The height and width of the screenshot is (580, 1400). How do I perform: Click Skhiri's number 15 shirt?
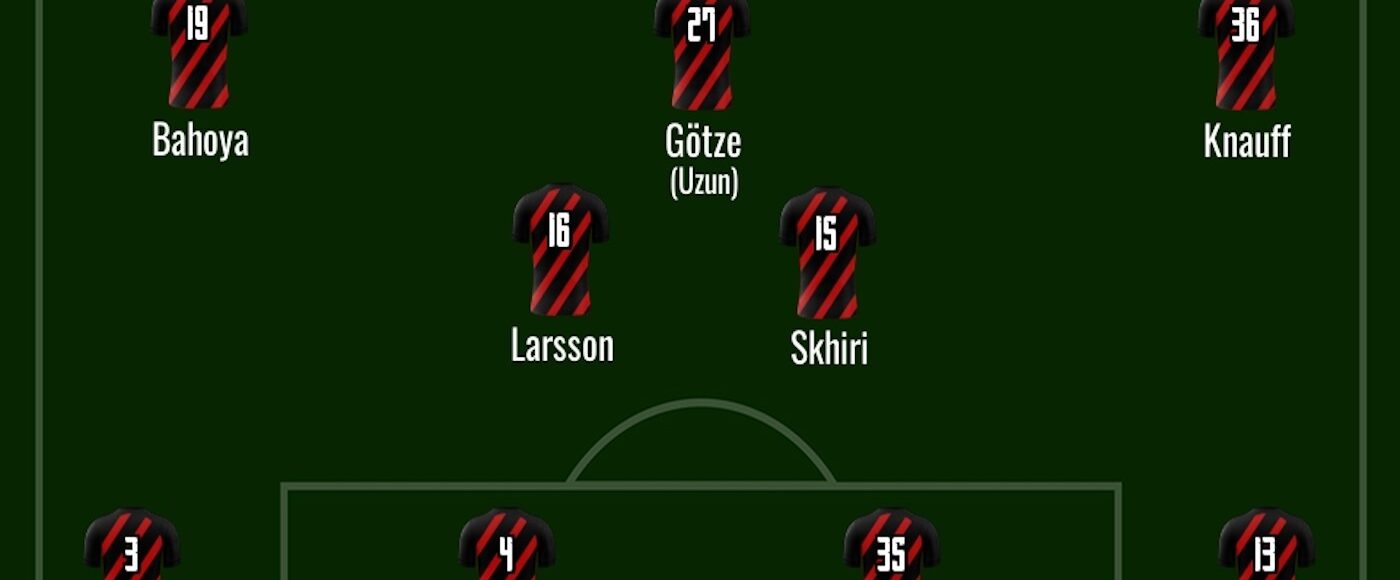(827, 252)
